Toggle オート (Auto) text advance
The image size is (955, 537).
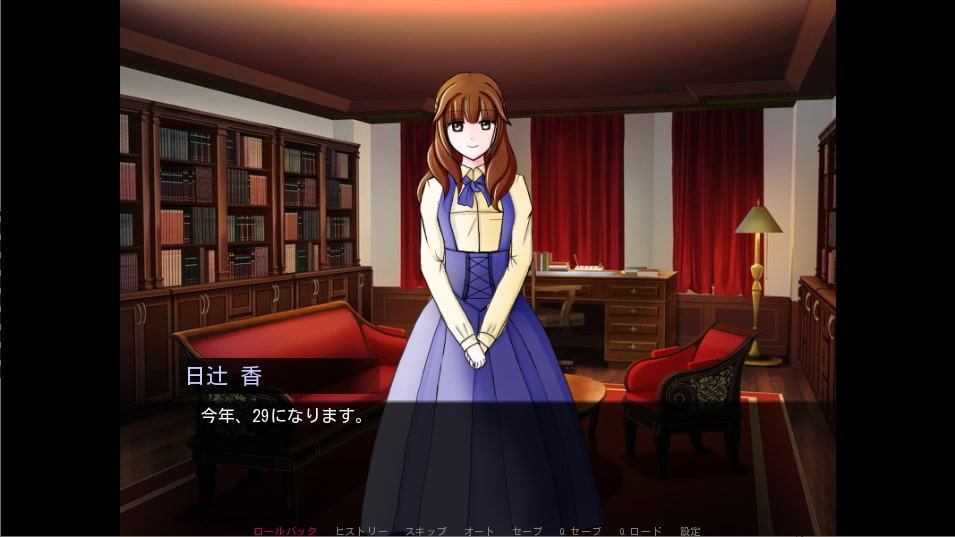(x=479, y=531)
